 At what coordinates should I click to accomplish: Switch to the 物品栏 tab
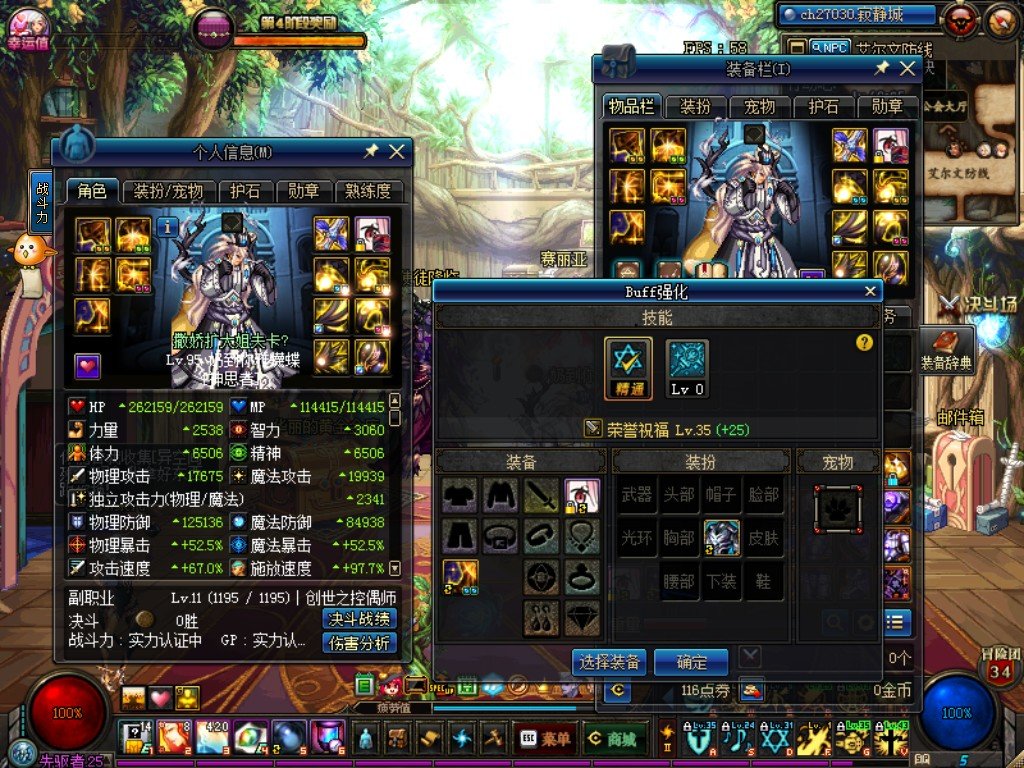pos(631,107)
